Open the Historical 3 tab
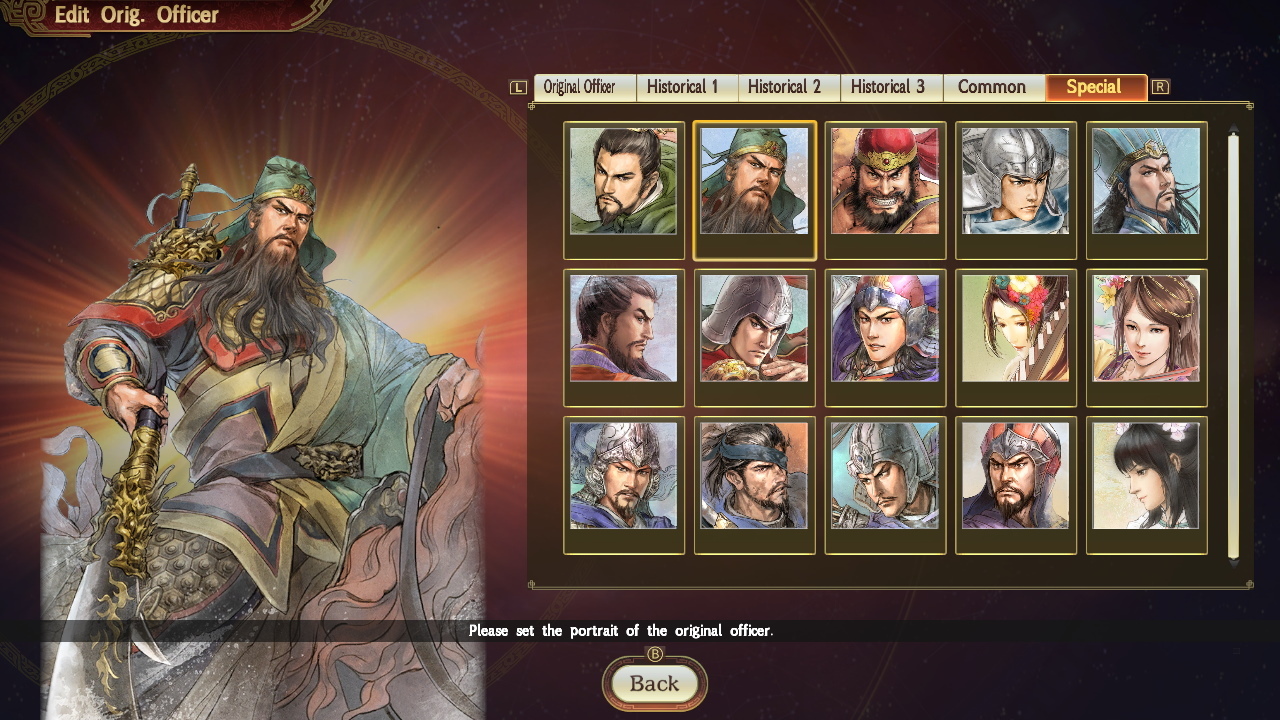The height and width of the screenshot is (720, 1280). tap(890, 87)
